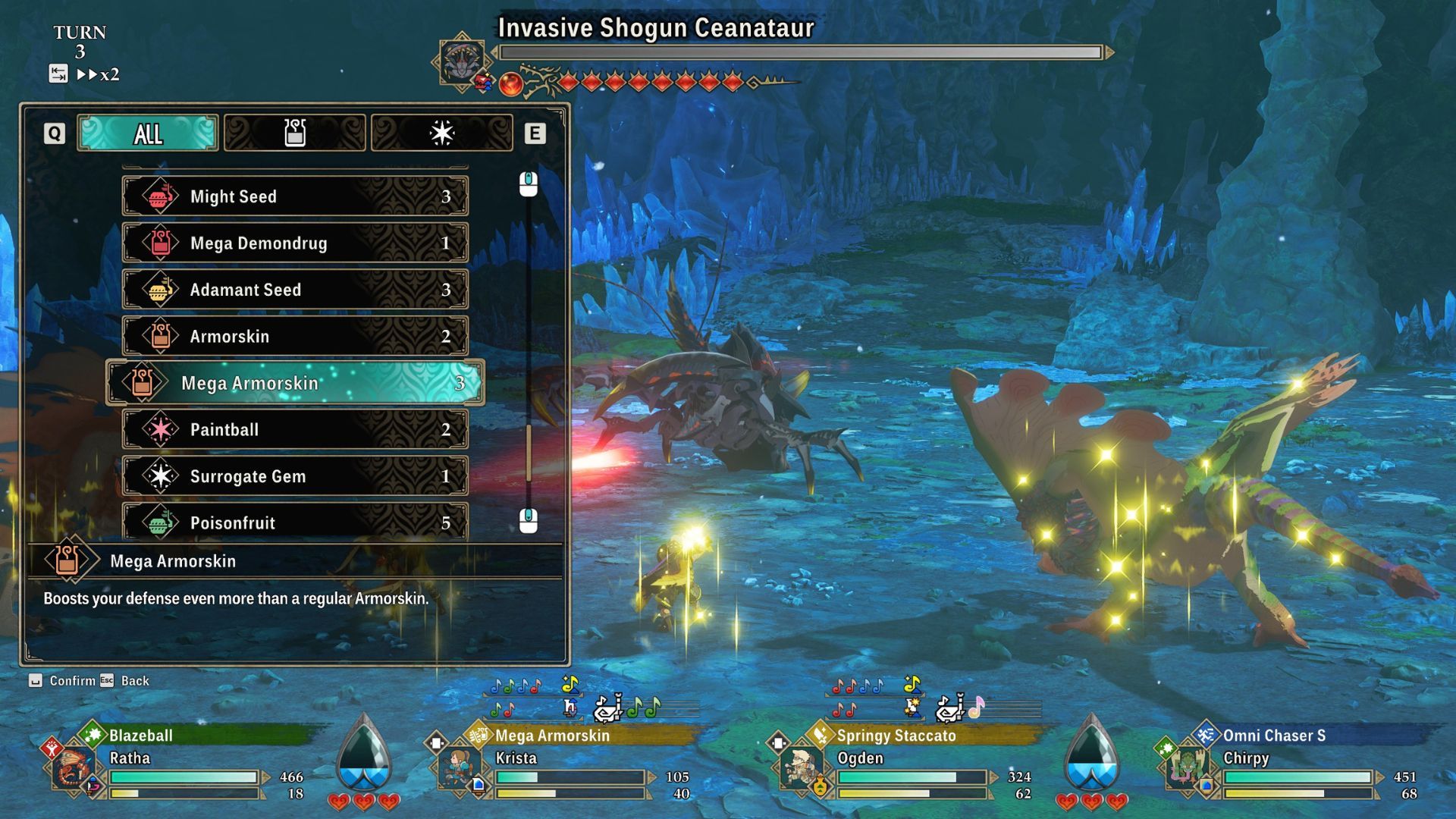This screenshot has height=819, width=1456.
Task: Pick the Poisonfruit item row
Action: point(295,522)
